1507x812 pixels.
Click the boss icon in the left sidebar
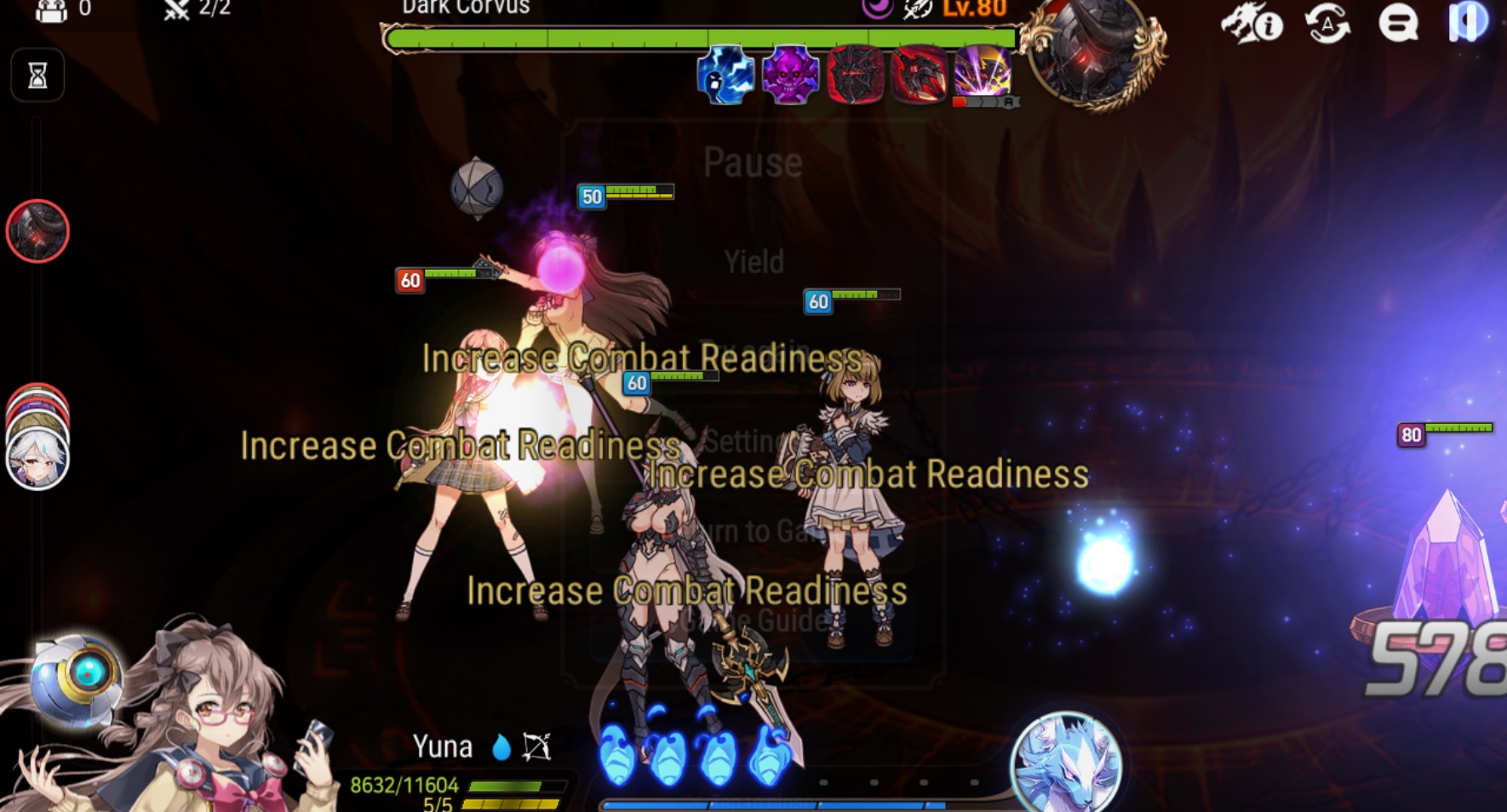(x=37, y=232)
